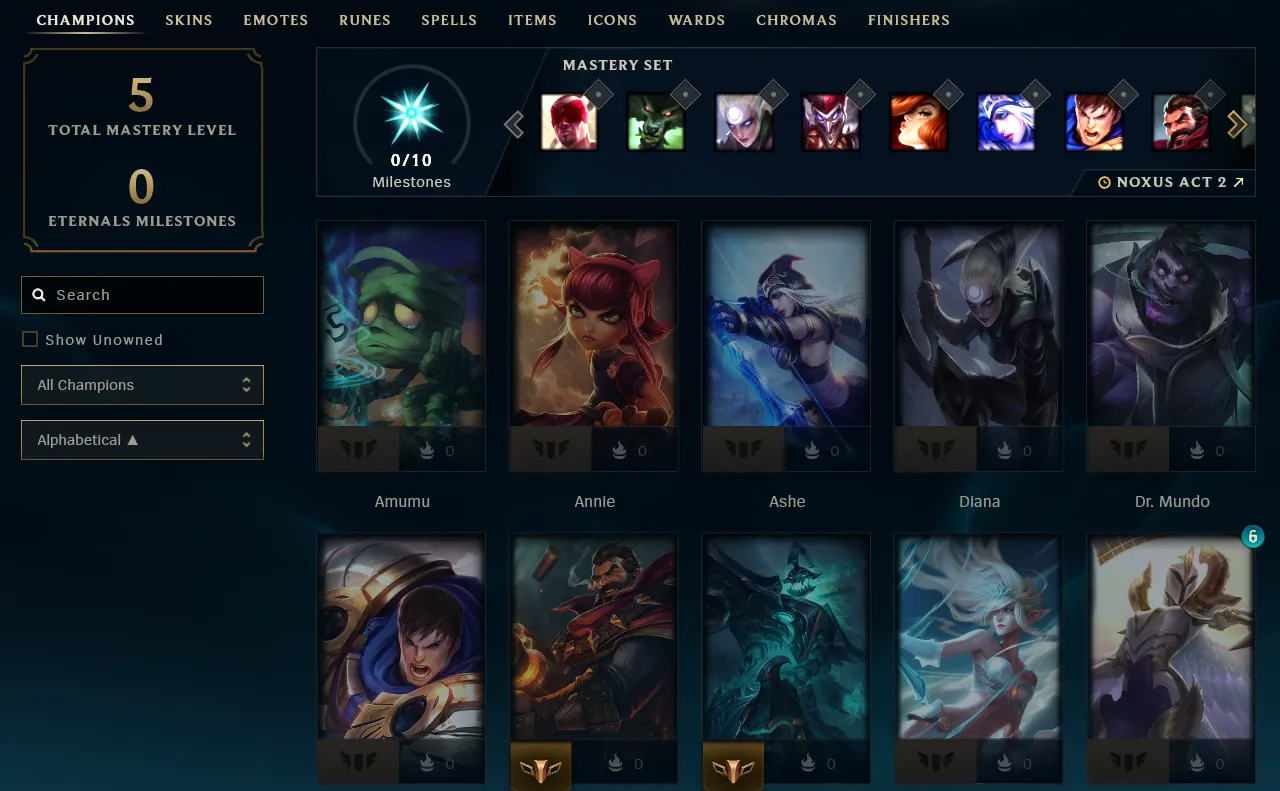The height and width of the screenshot is (791, 1280).
Task: Open the All Champions filter dropdown
Action: pyautogui.click(x=142, y=385)
